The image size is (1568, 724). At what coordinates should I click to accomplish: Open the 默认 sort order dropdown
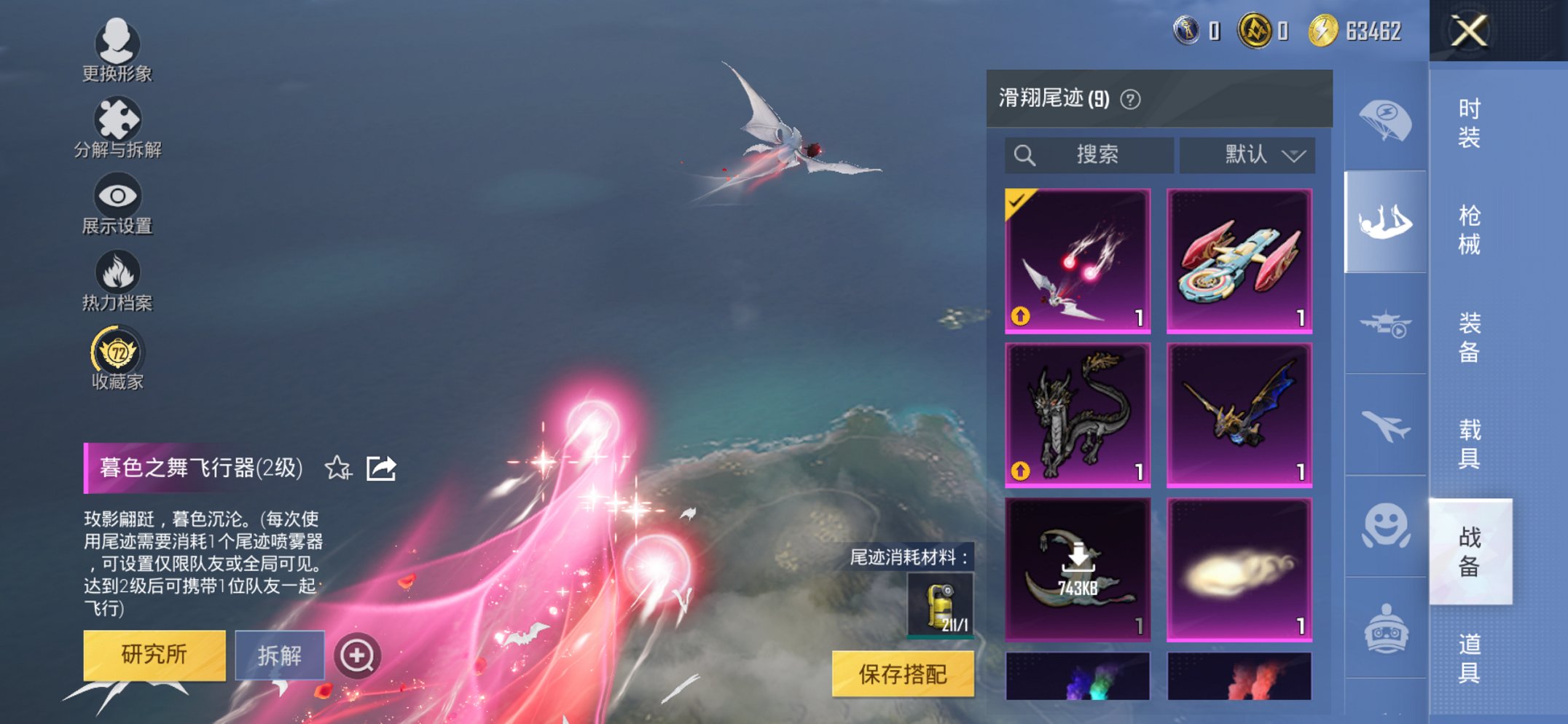1247,154
